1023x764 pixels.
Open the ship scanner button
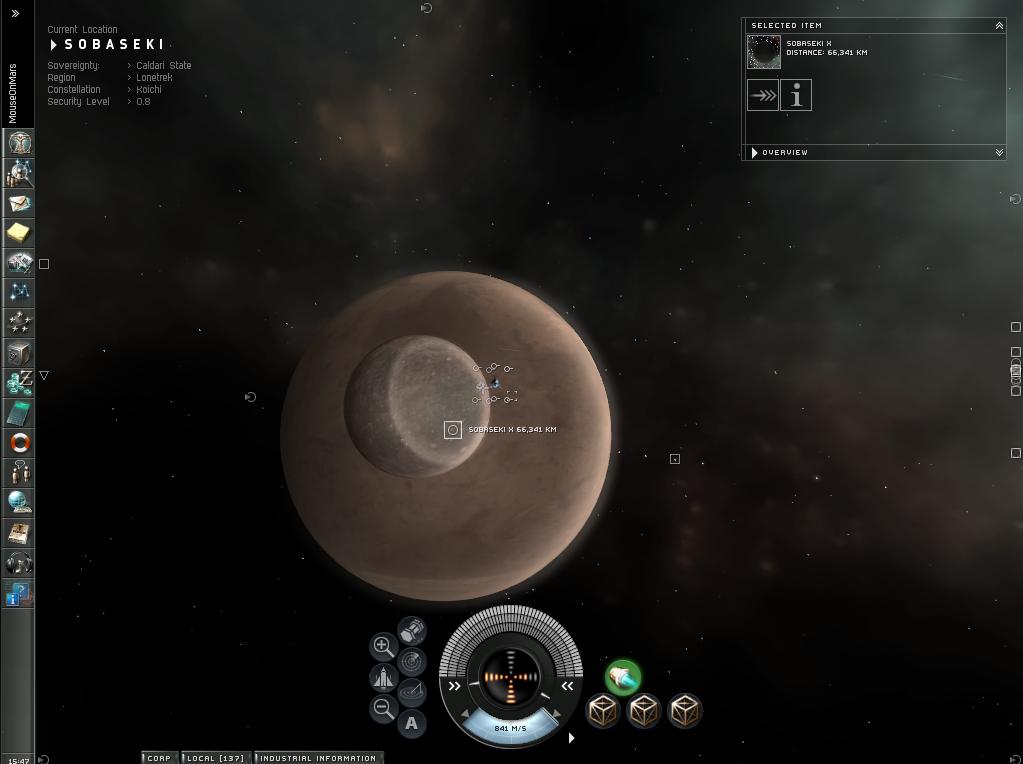411,661
